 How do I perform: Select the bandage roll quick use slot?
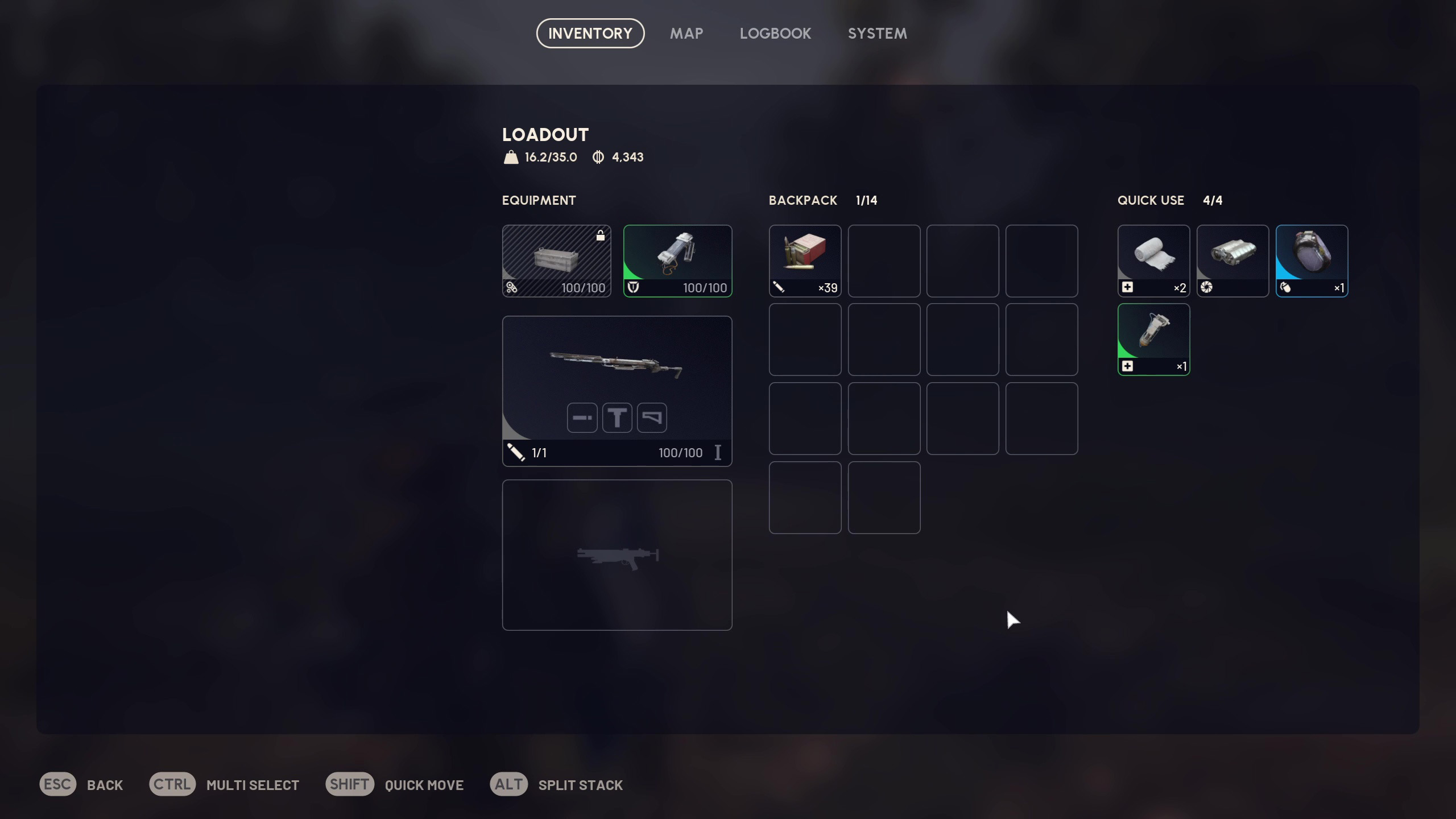tap(1153, 260)
